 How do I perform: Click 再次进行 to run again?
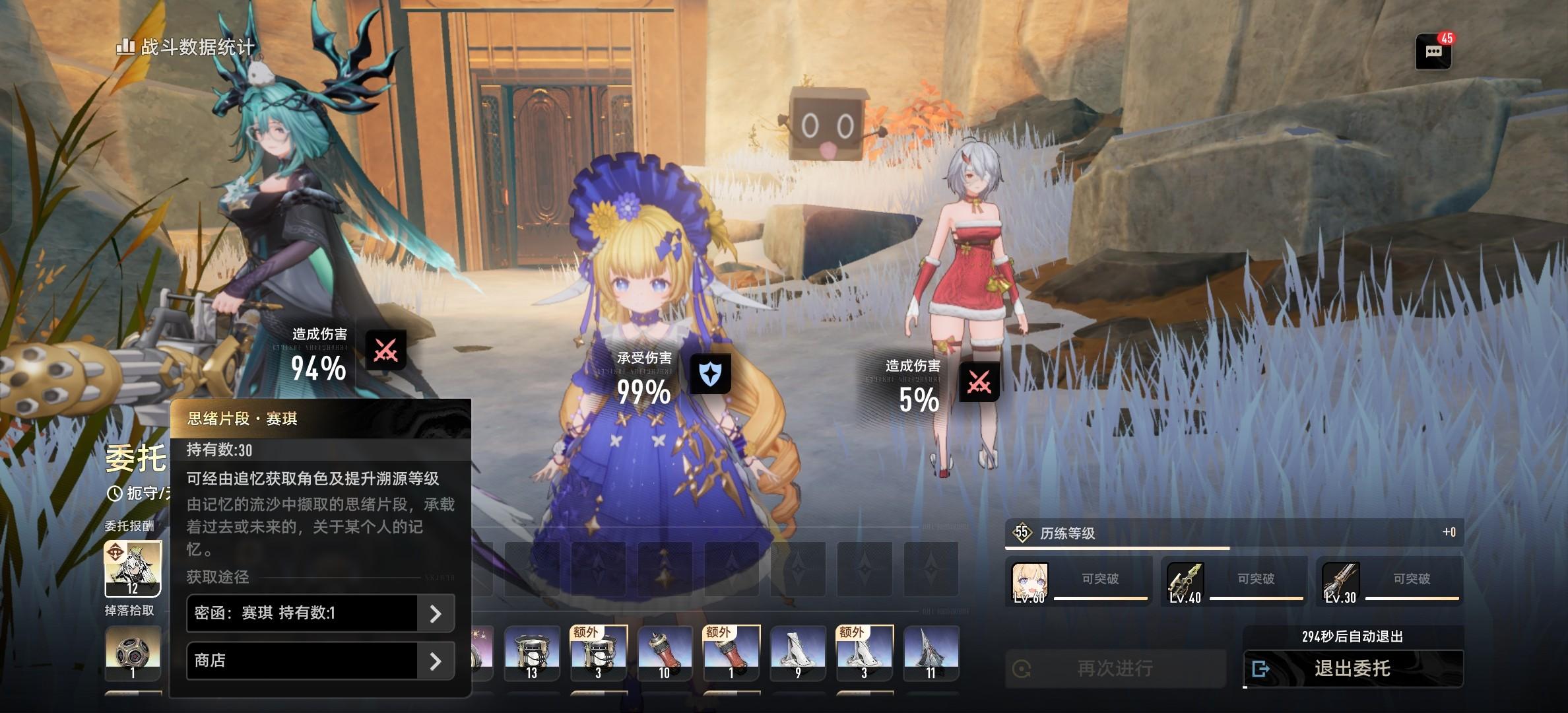pos(1115,669)
